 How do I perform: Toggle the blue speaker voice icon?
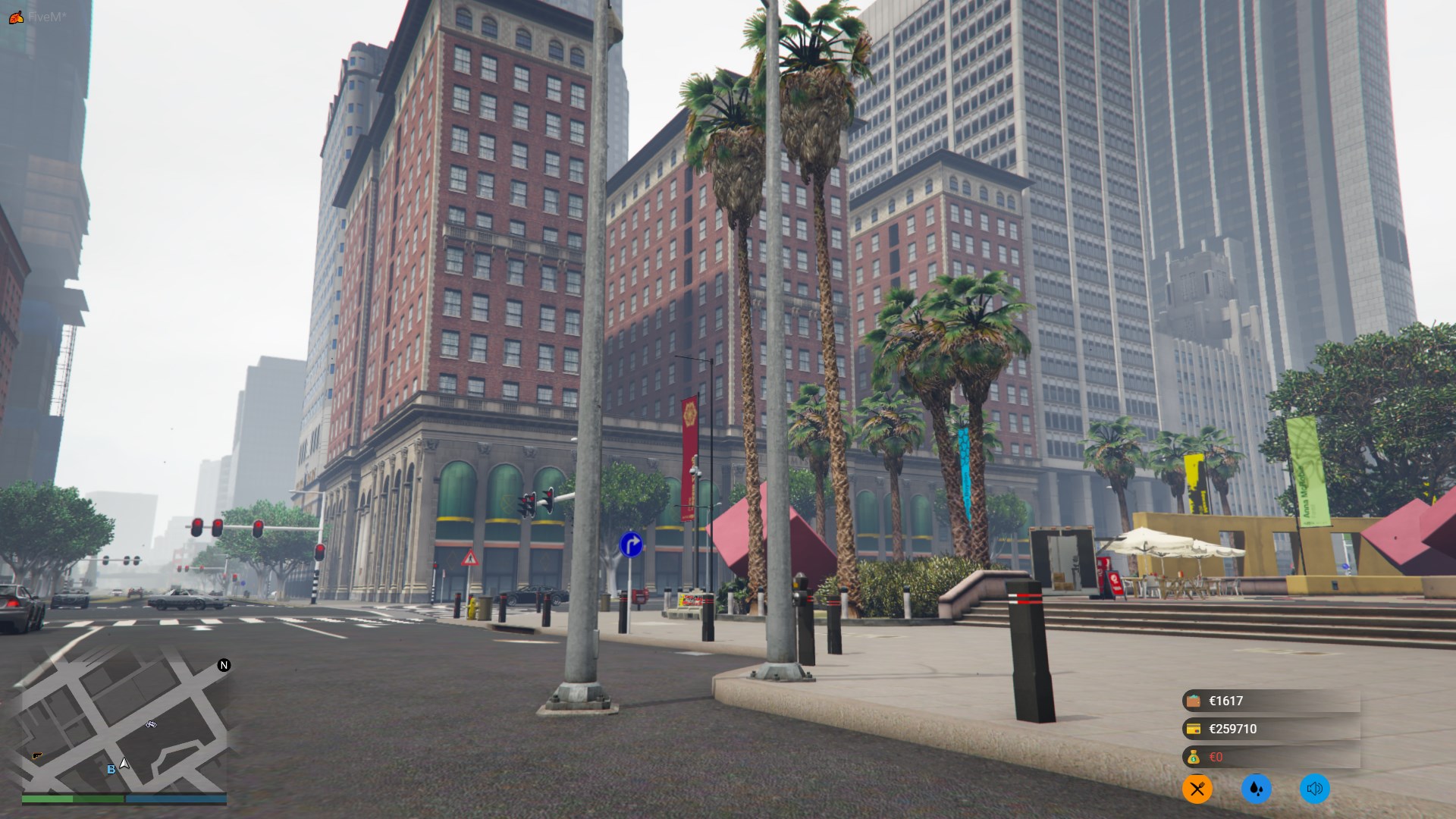coord(1314,789)
